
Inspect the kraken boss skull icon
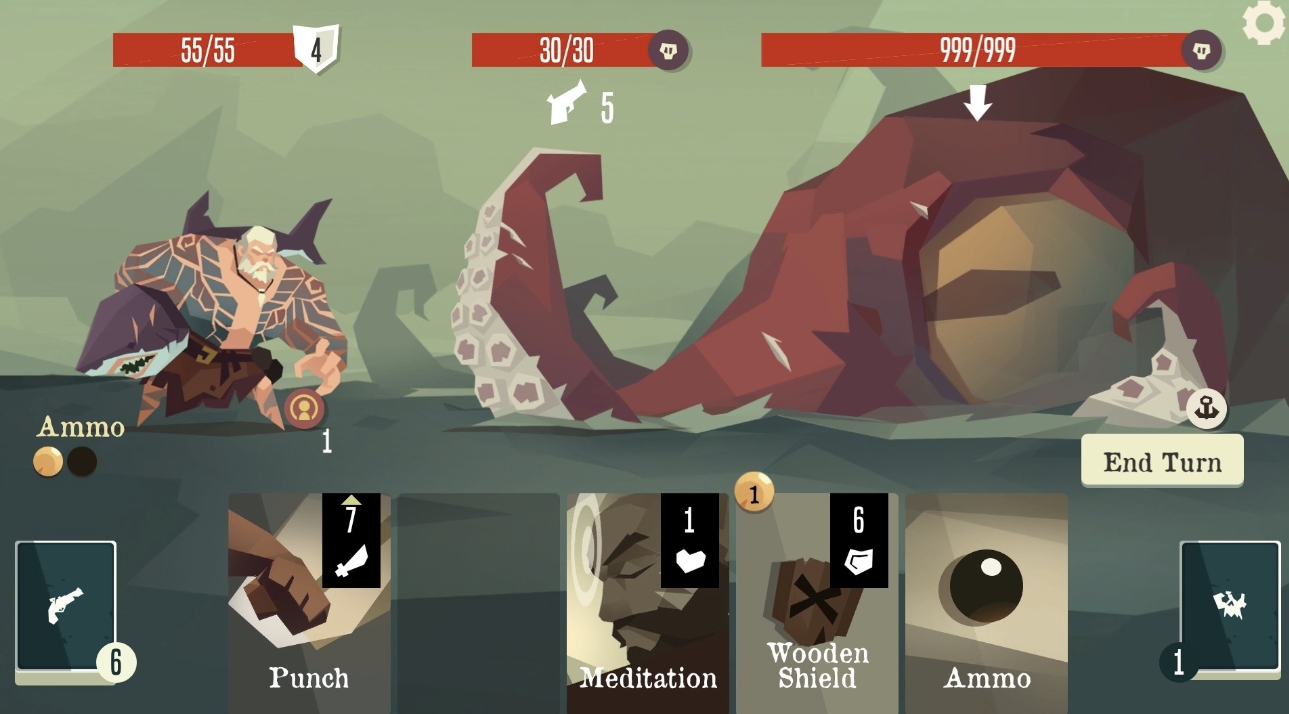(1201, 50)
